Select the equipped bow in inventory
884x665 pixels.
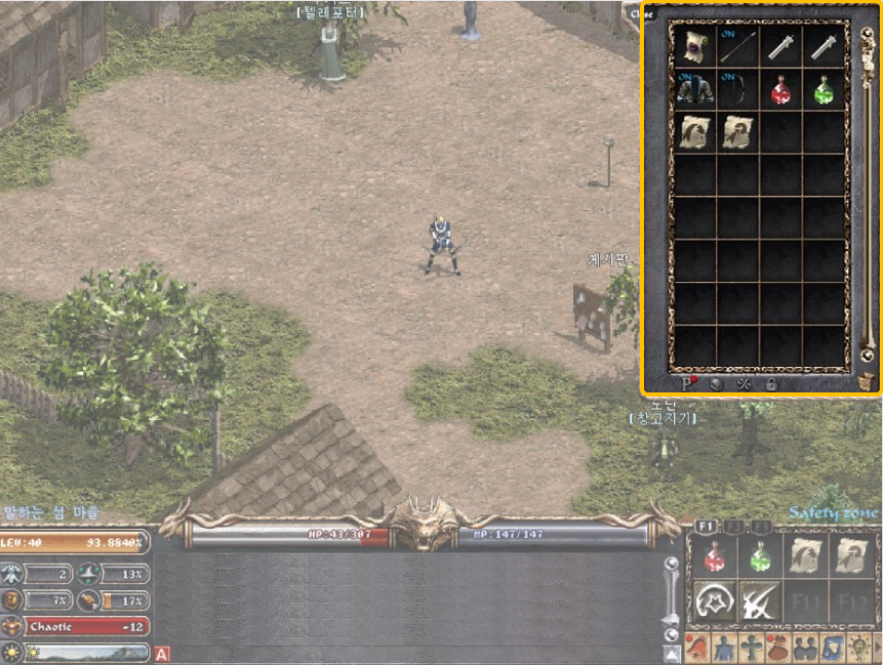click(739, 90)
